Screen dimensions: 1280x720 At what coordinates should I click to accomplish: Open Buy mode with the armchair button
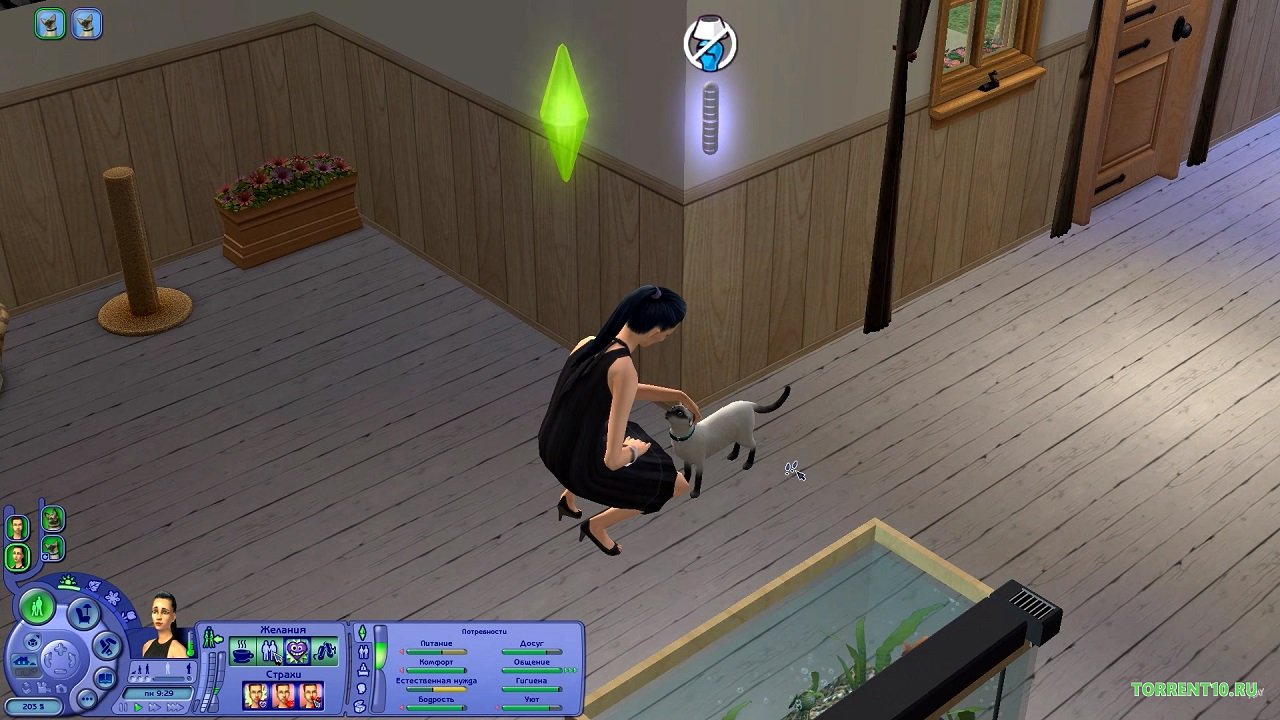pos(86,612)
